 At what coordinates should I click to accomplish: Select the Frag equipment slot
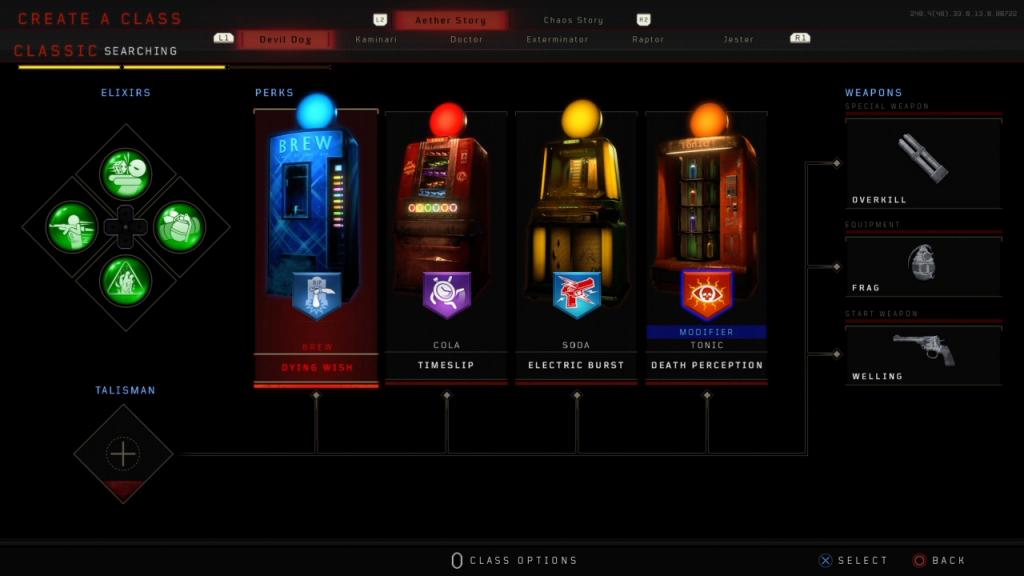tap(923, 266)
